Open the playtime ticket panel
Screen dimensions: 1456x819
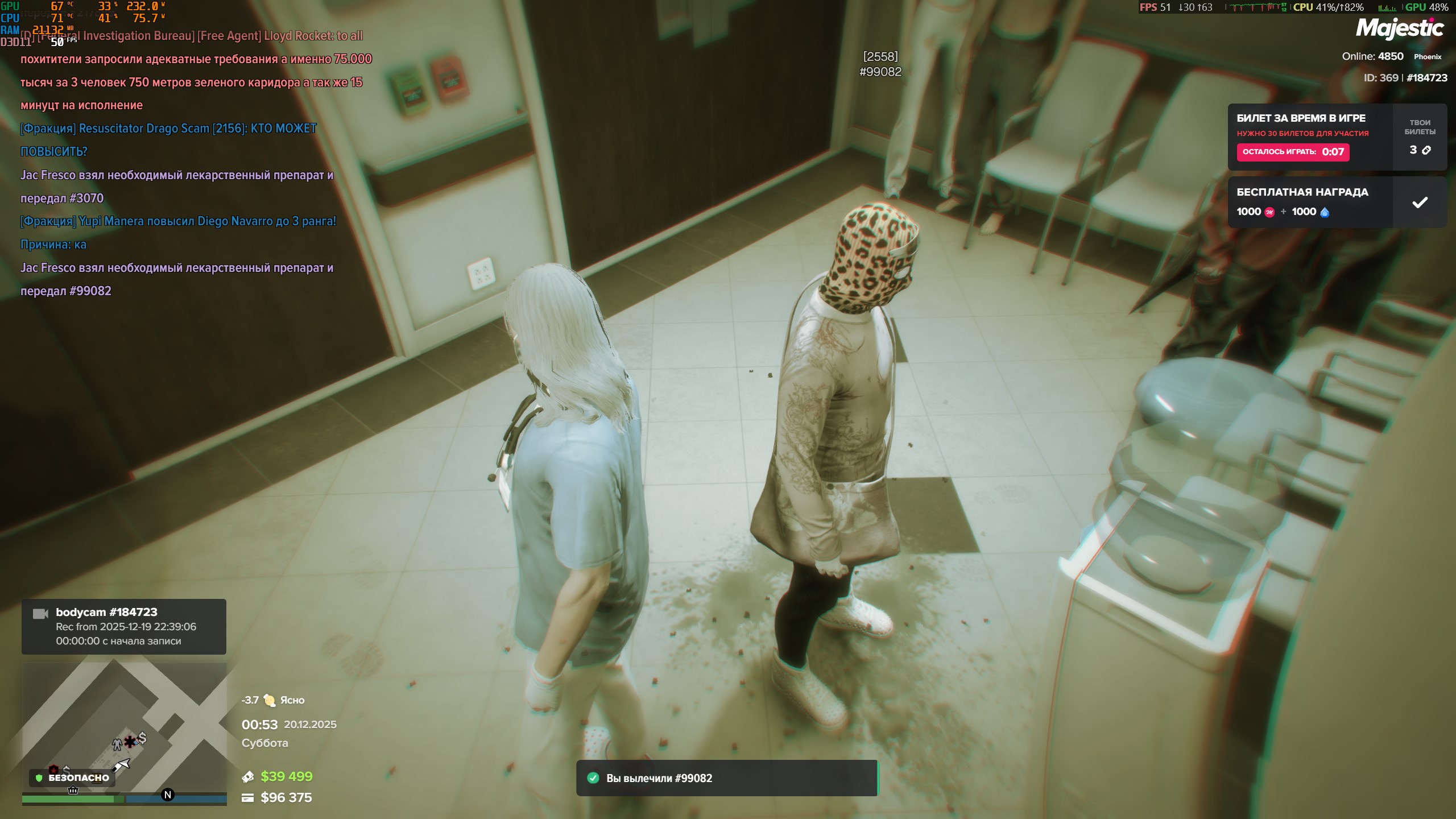1309,137
